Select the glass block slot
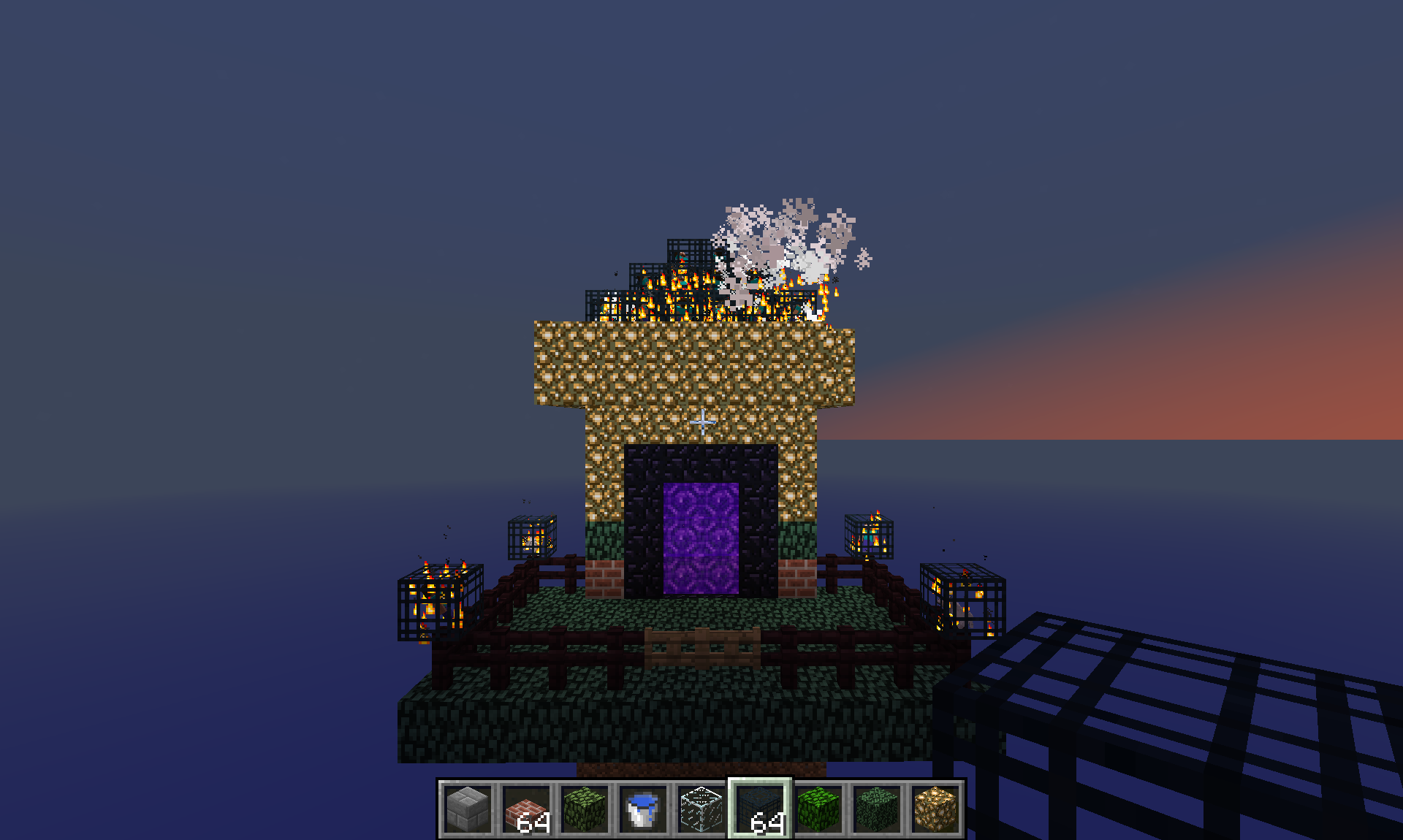Viewport: 1403px width, 840px height. coord(701,809)
